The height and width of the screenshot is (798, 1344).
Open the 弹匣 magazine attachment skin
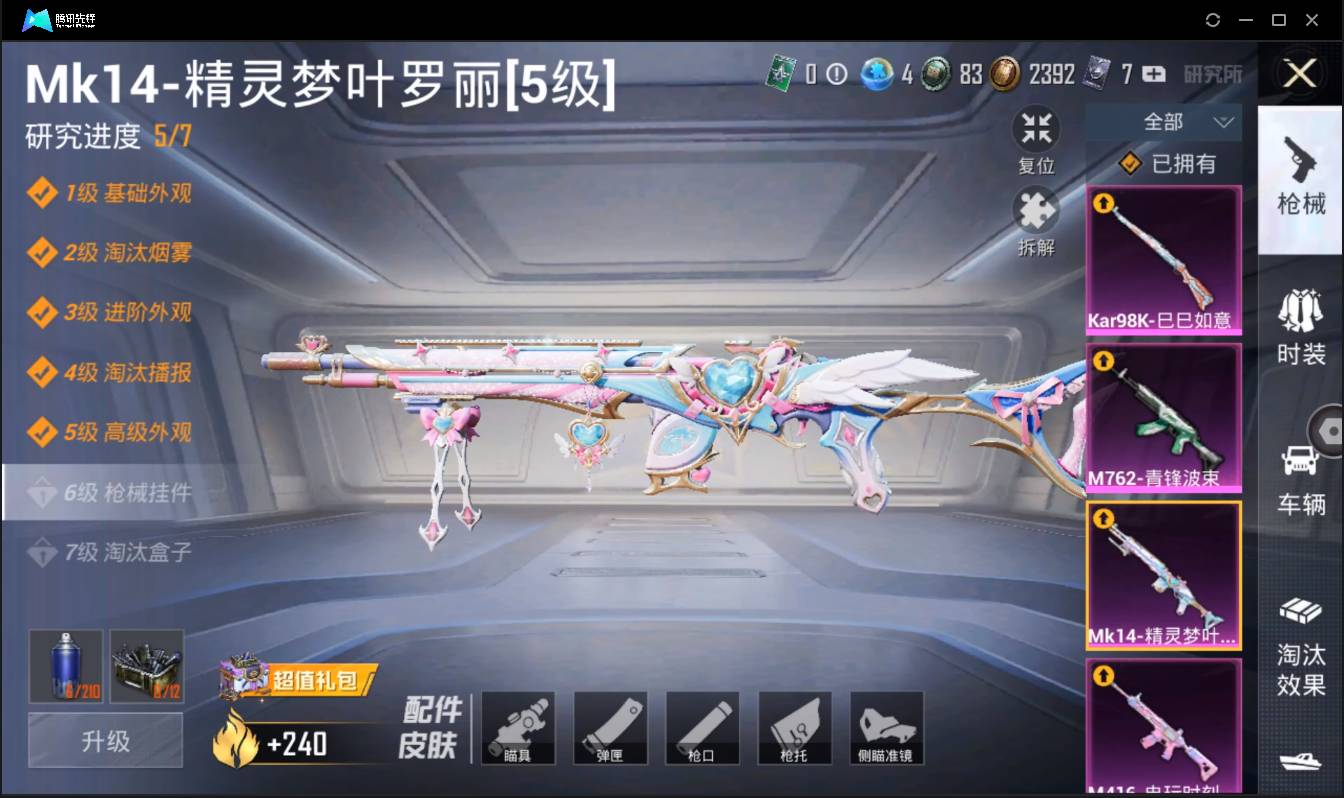pyautogui.click(x=610, y=727)
